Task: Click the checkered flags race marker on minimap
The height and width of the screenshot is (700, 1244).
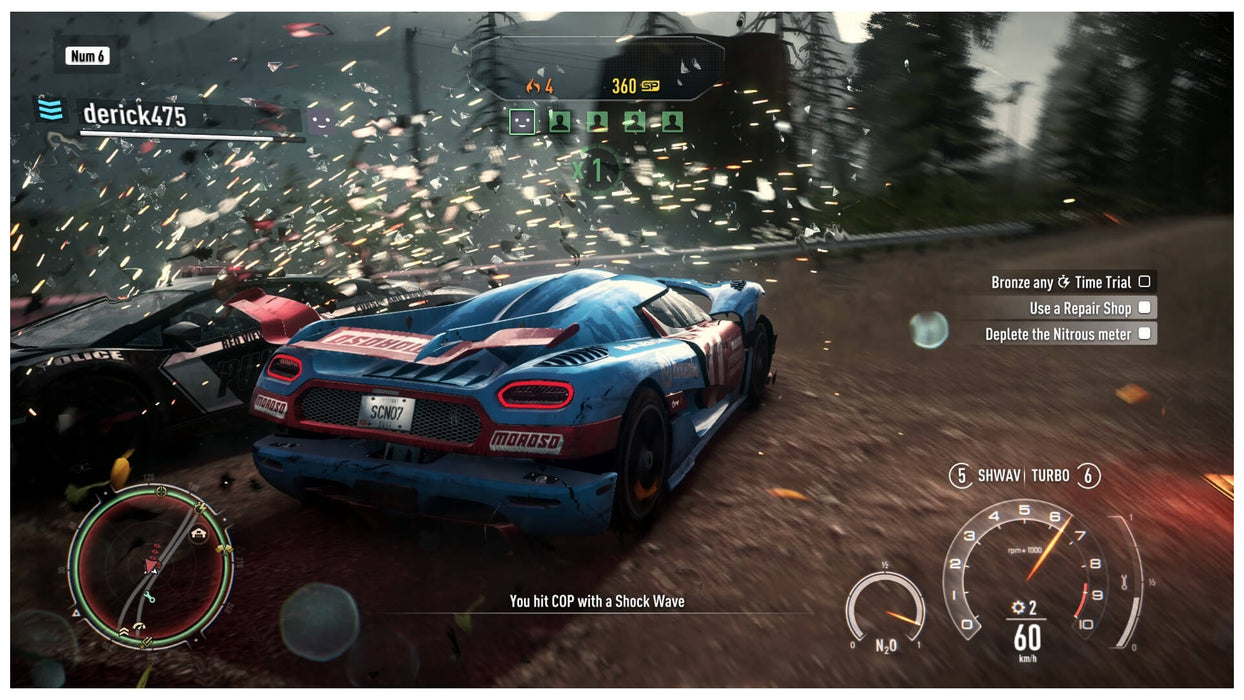Action: coord(222,549)
